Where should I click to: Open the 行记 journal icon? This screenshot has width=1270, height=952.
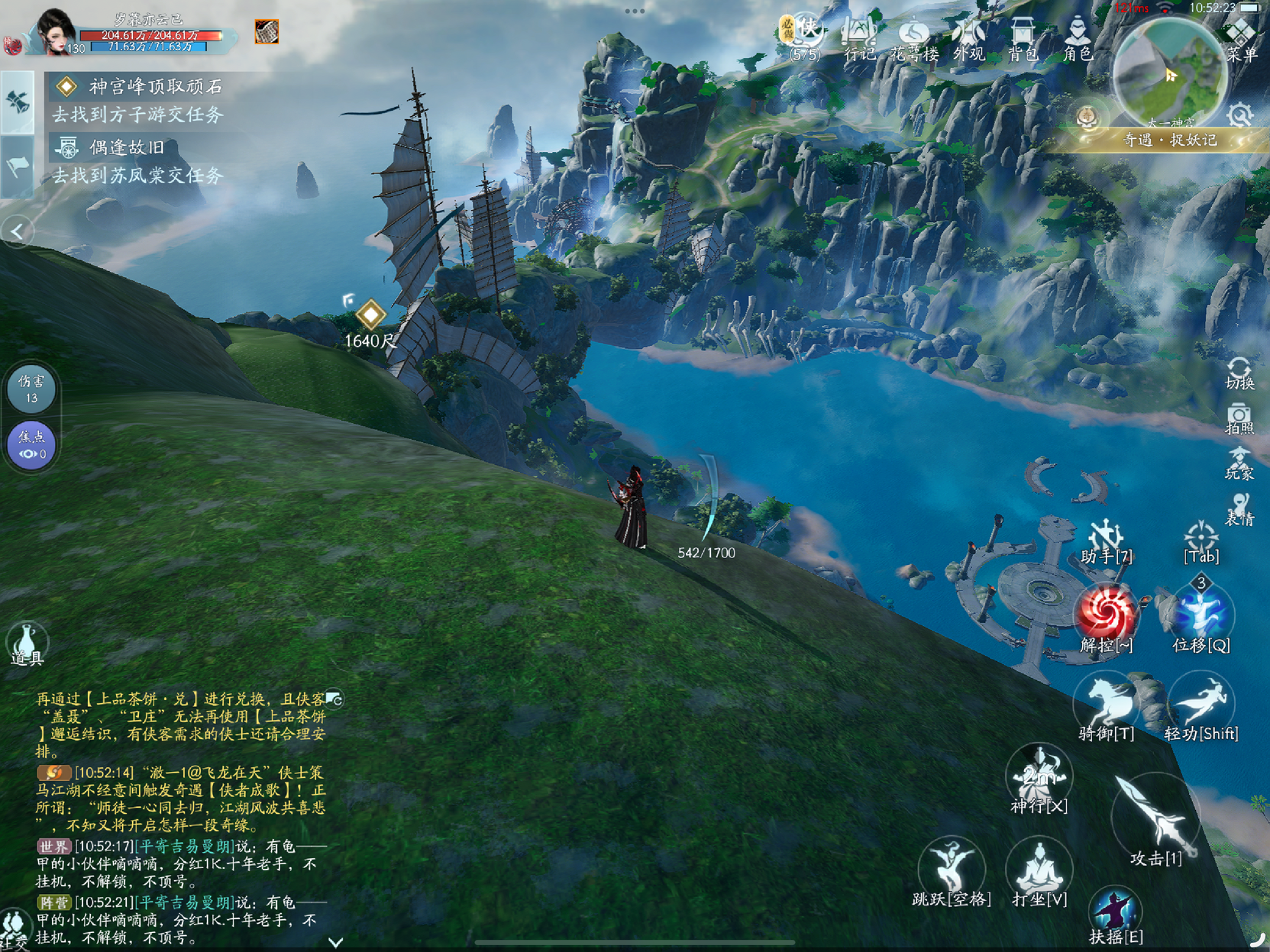pyautogui.click(x=859, y=38)
